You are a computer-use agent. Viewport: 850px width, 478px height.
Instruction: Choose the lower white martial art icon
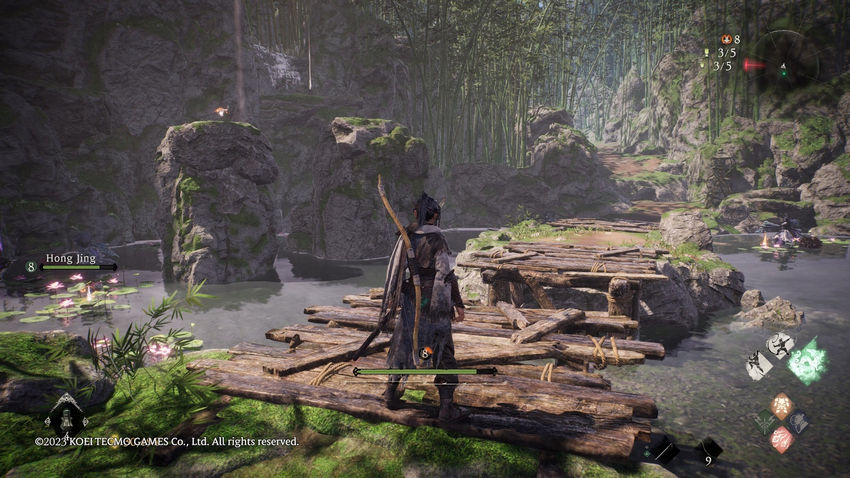click(759, 365)
